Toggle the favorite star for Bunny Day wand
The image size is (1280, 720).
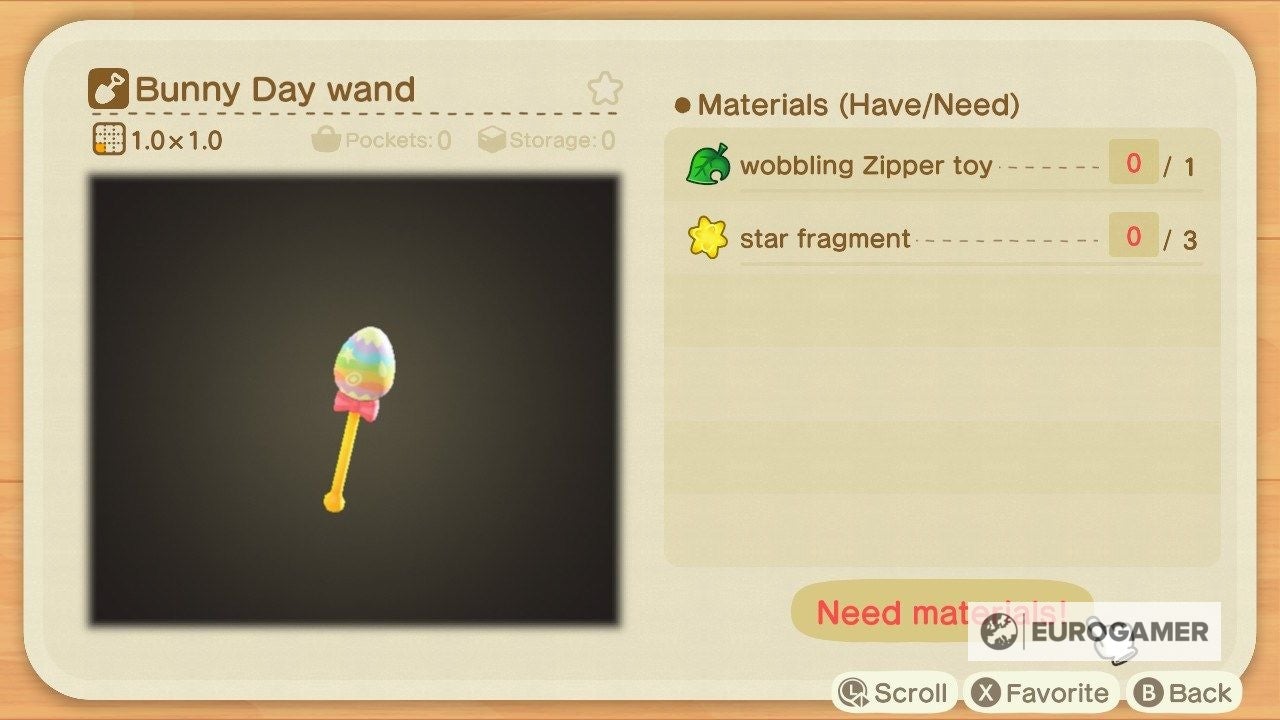tap(605, 88)
